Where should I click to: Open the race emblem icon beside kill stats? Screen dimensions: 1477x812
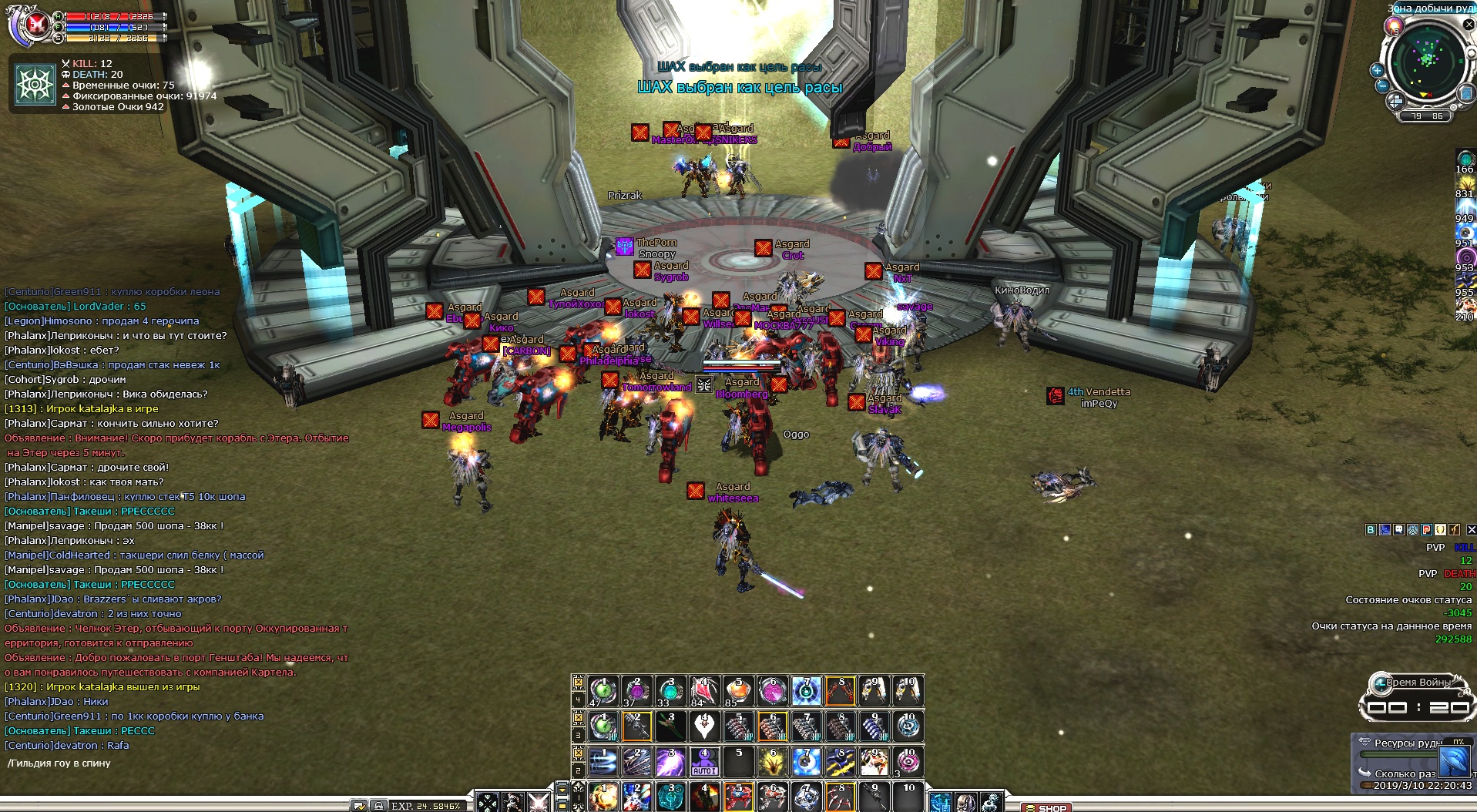click(x=35, y=83)
